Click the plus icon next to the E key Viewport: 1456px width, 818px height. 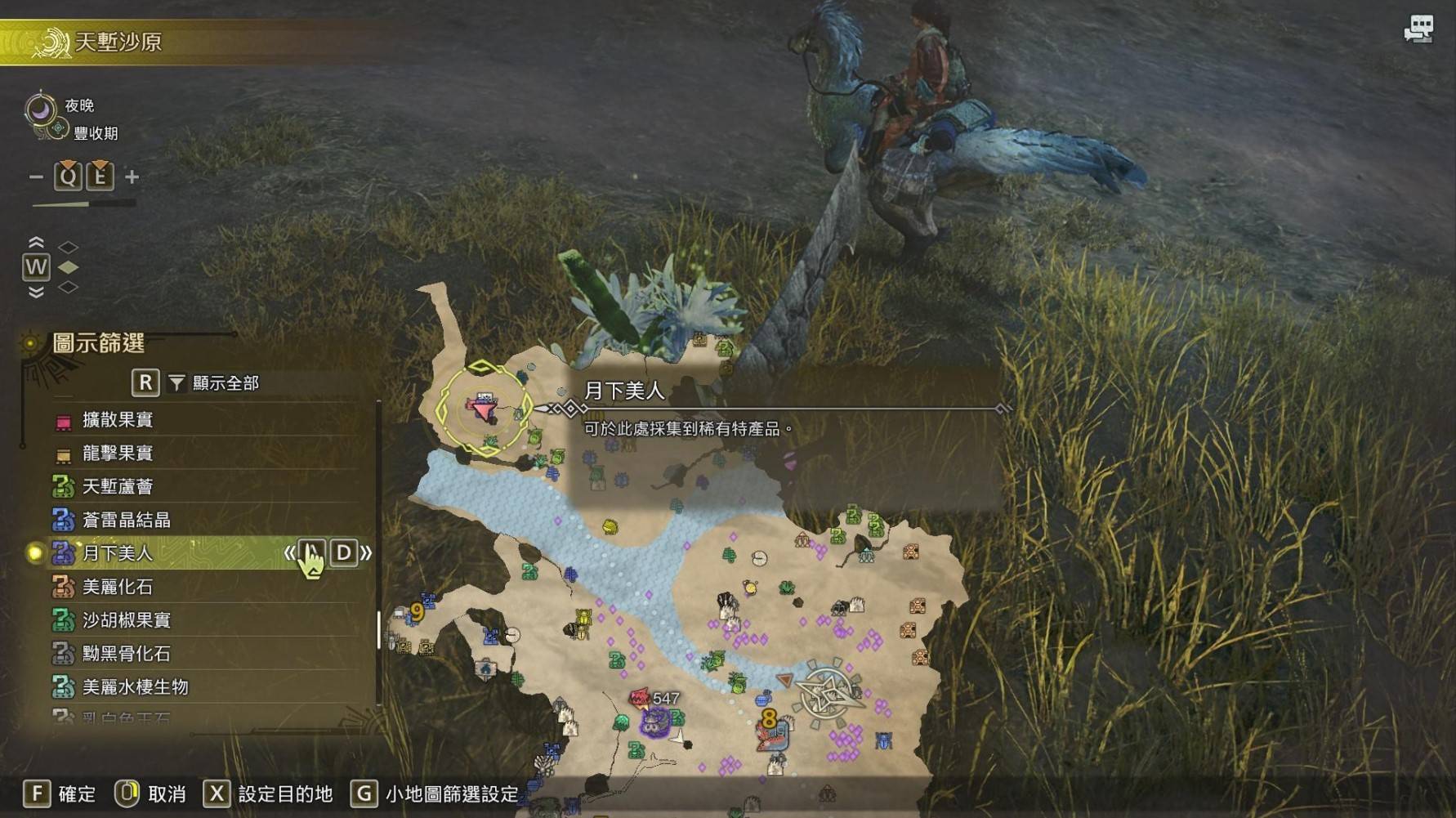coord(131,176)
